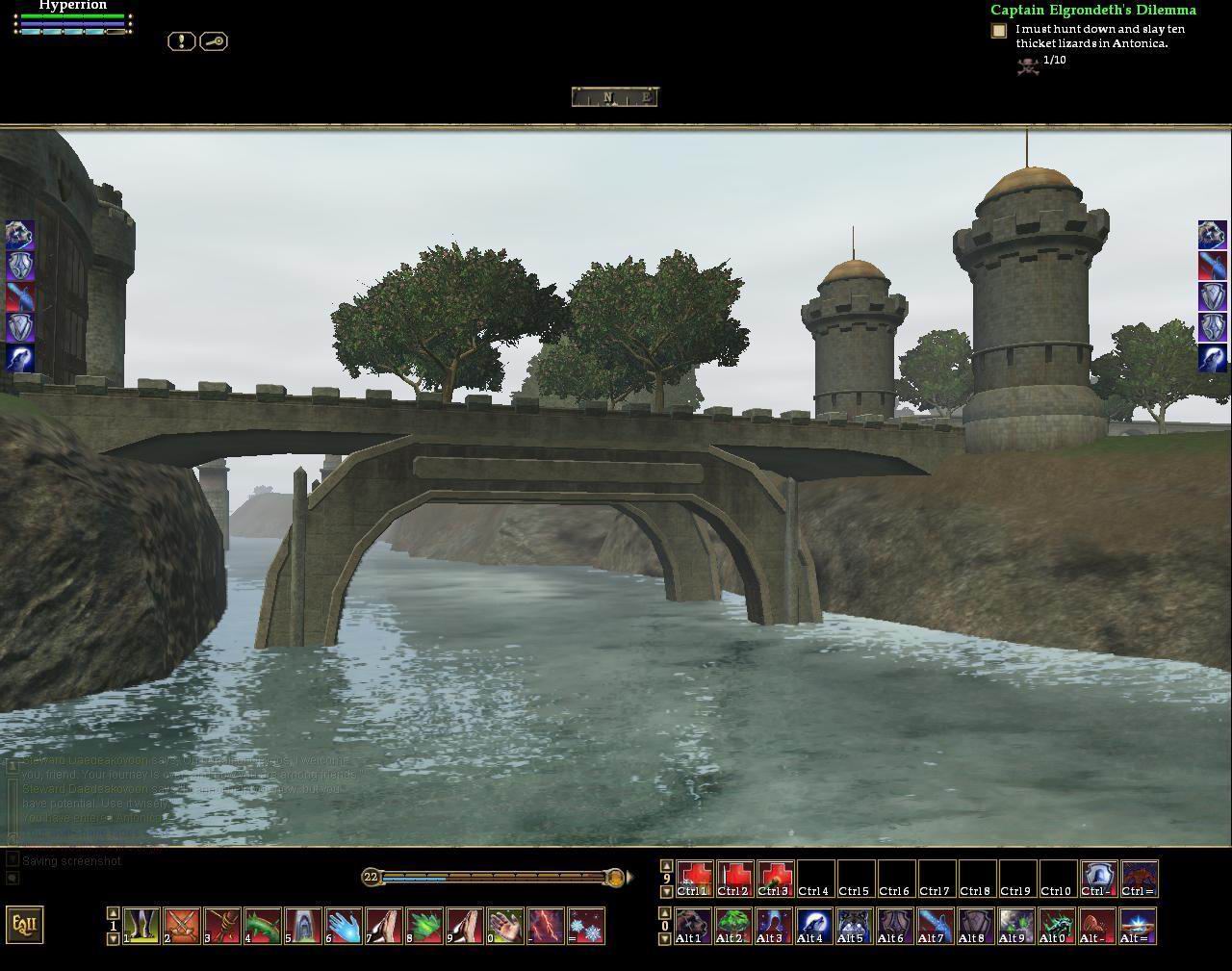Click the compass bar showing N and E
Viewport: 1232px width, 971px height.
tap(614, 96)
